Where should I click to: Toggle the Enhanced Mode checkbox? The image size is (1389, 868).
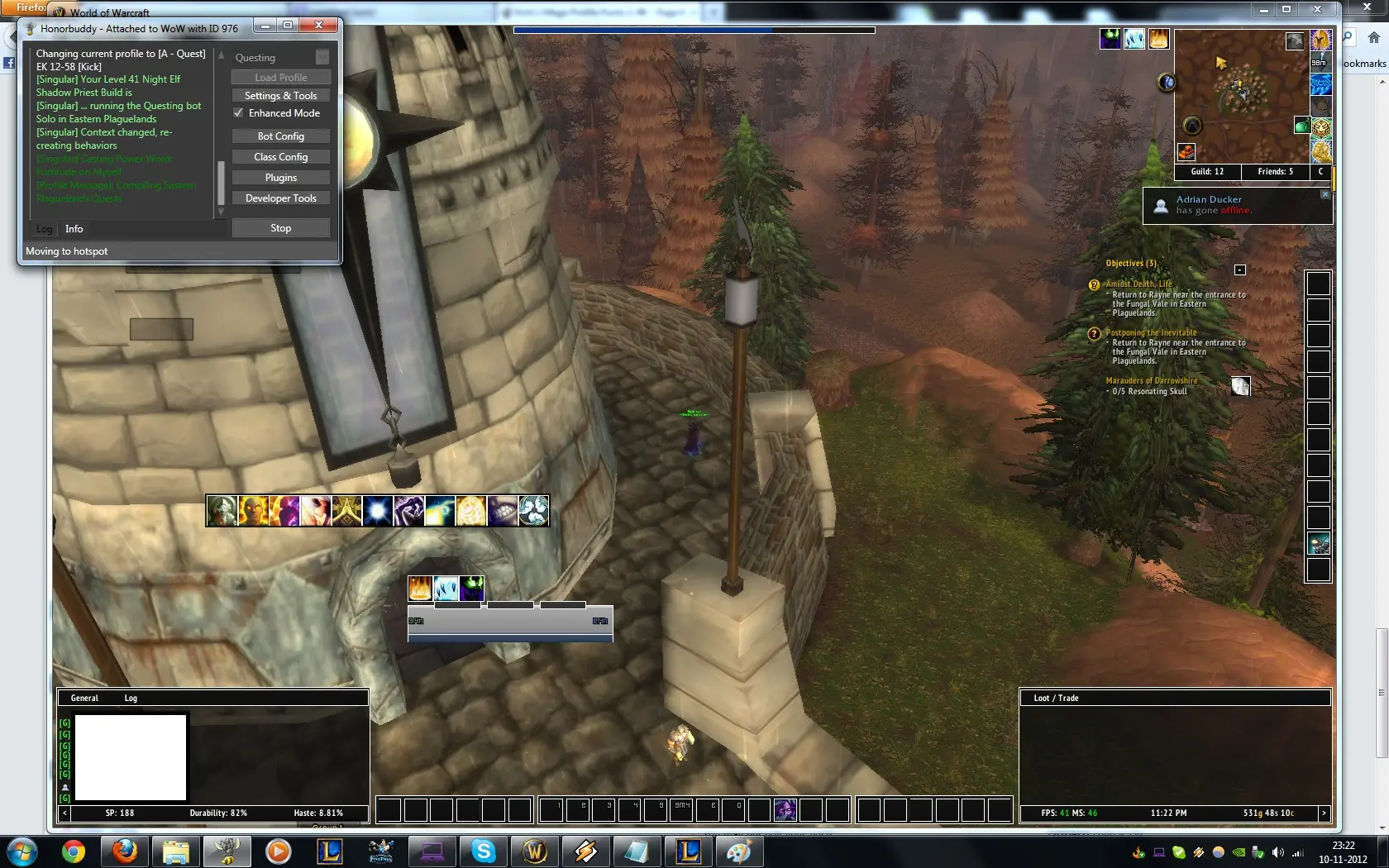(238, 113)
